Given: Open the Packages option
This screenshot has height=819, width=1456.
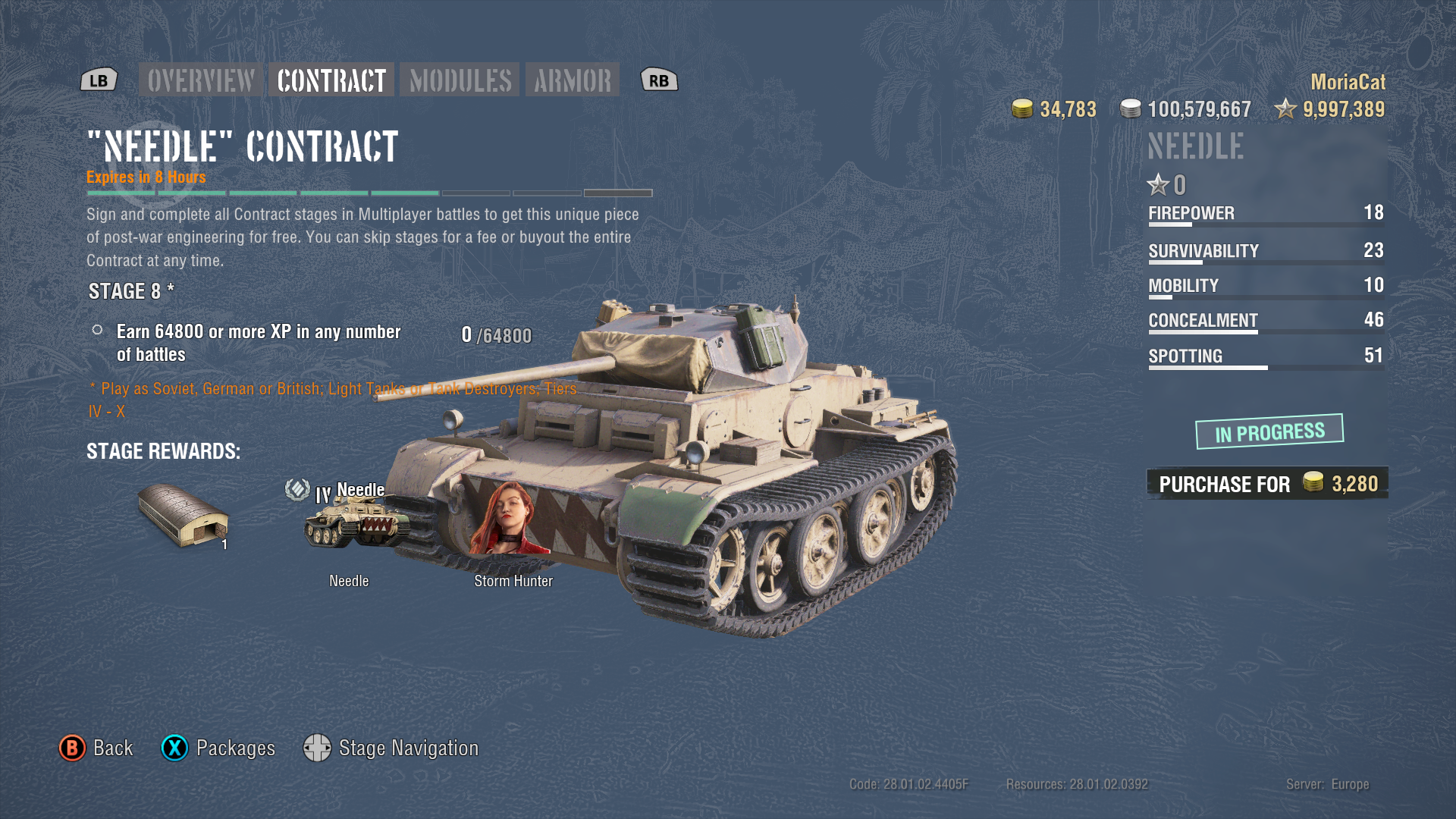Looking at the screenshot, I should tap(219, 748).
